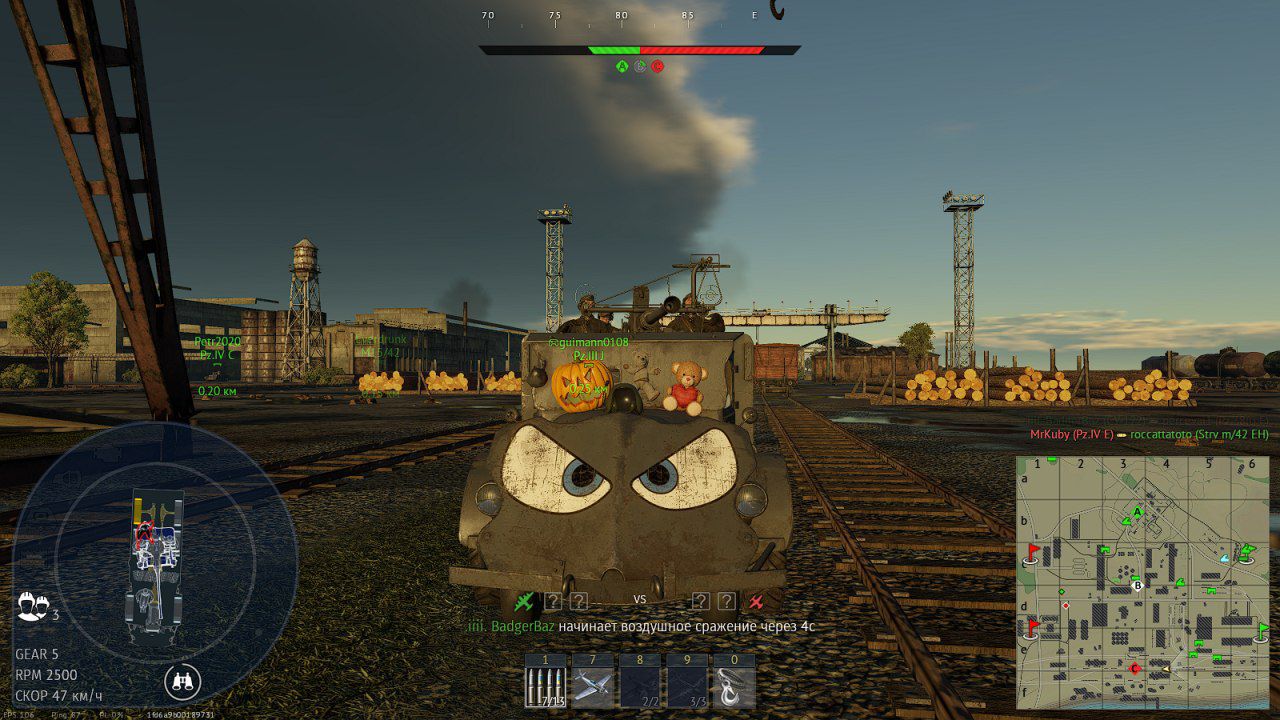Select capture point A on the minimap

[x=1137, y=513]
